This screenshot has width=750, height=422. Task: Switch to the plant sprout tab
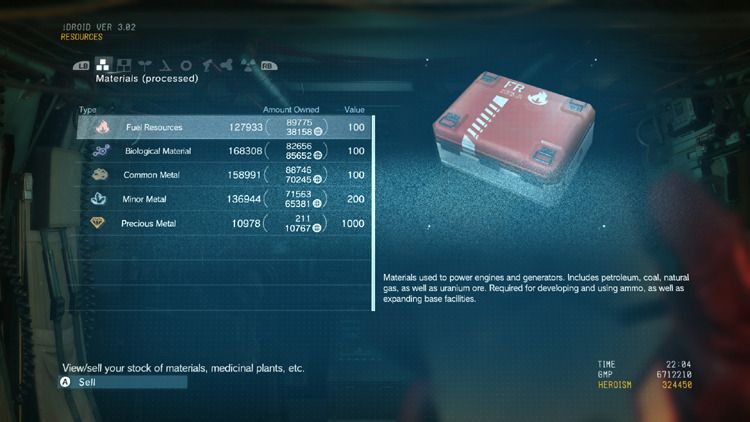click(x=145, y=65)
